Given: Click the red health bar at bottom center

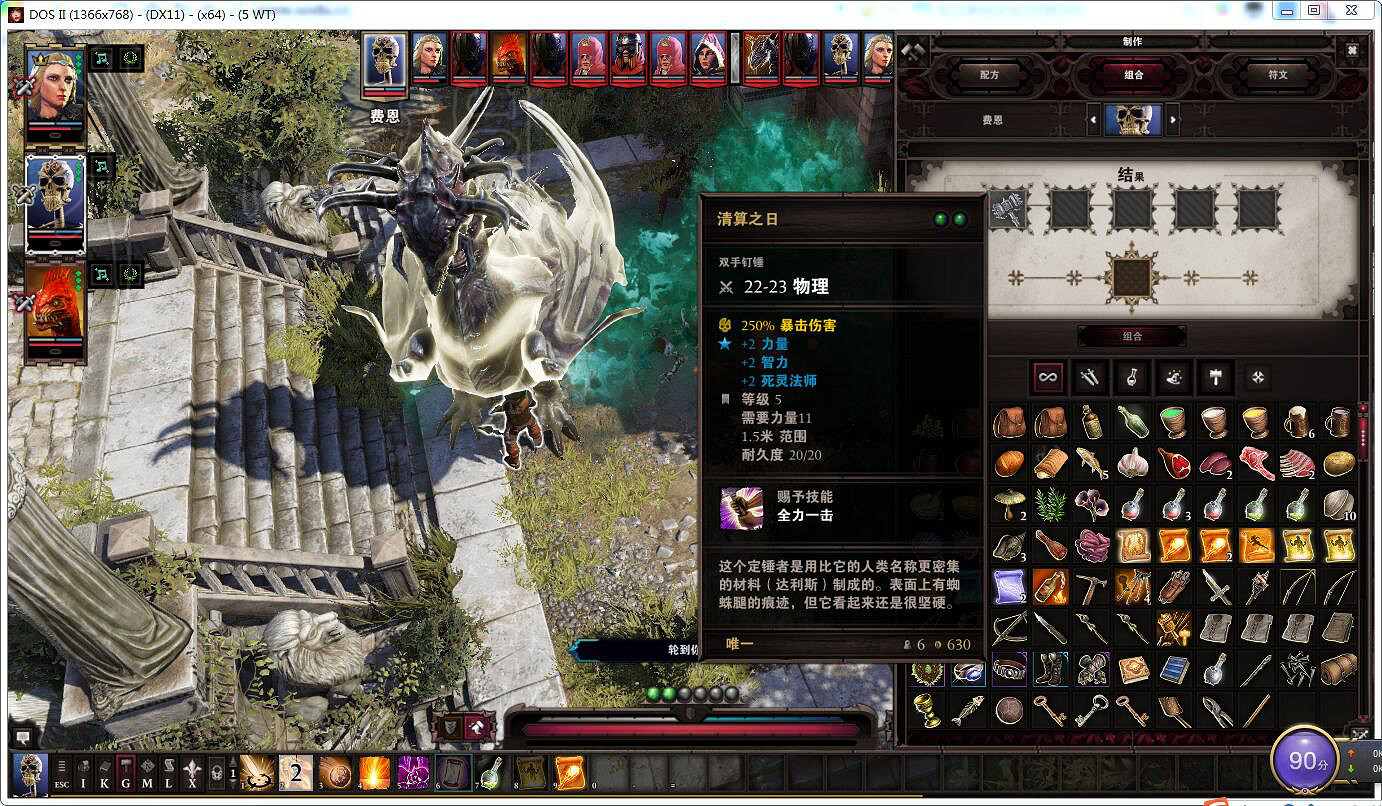Looking at the screenshot, I should (690, 727).
